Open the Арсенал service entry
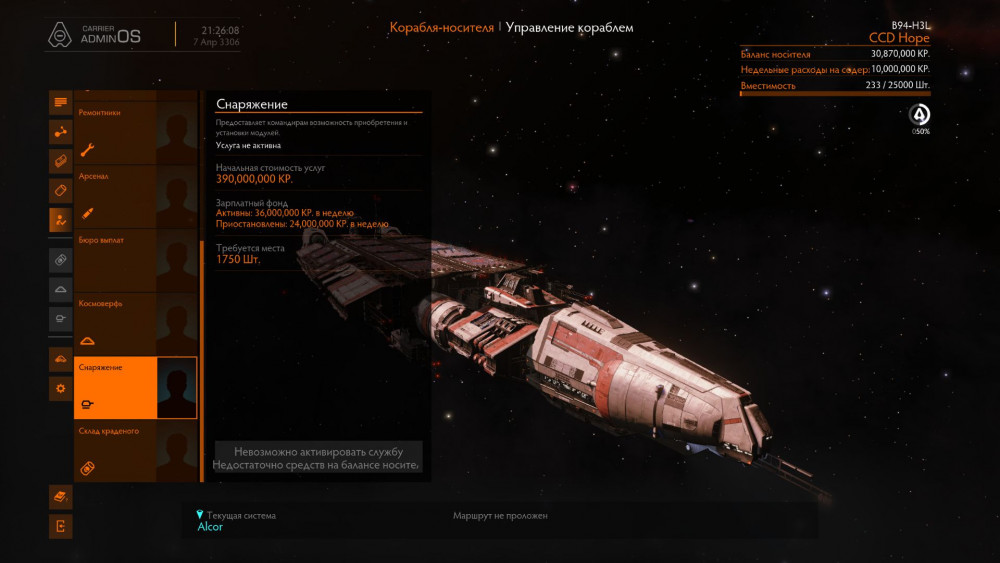The width and height of the screenshot is (1000, 563). point(135,195)
